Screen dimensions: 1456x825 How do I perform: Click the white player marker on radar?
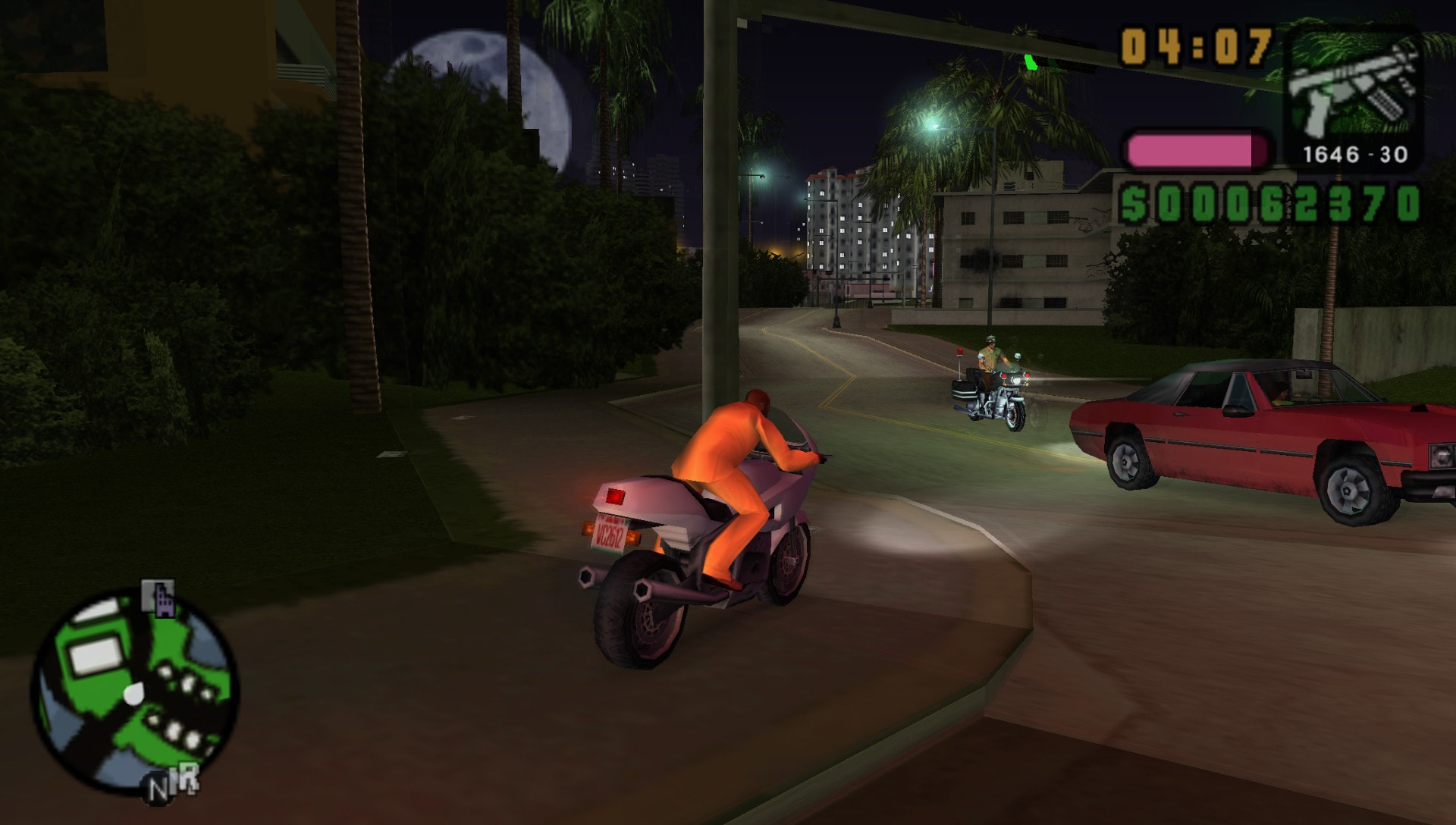coord(133,693)
